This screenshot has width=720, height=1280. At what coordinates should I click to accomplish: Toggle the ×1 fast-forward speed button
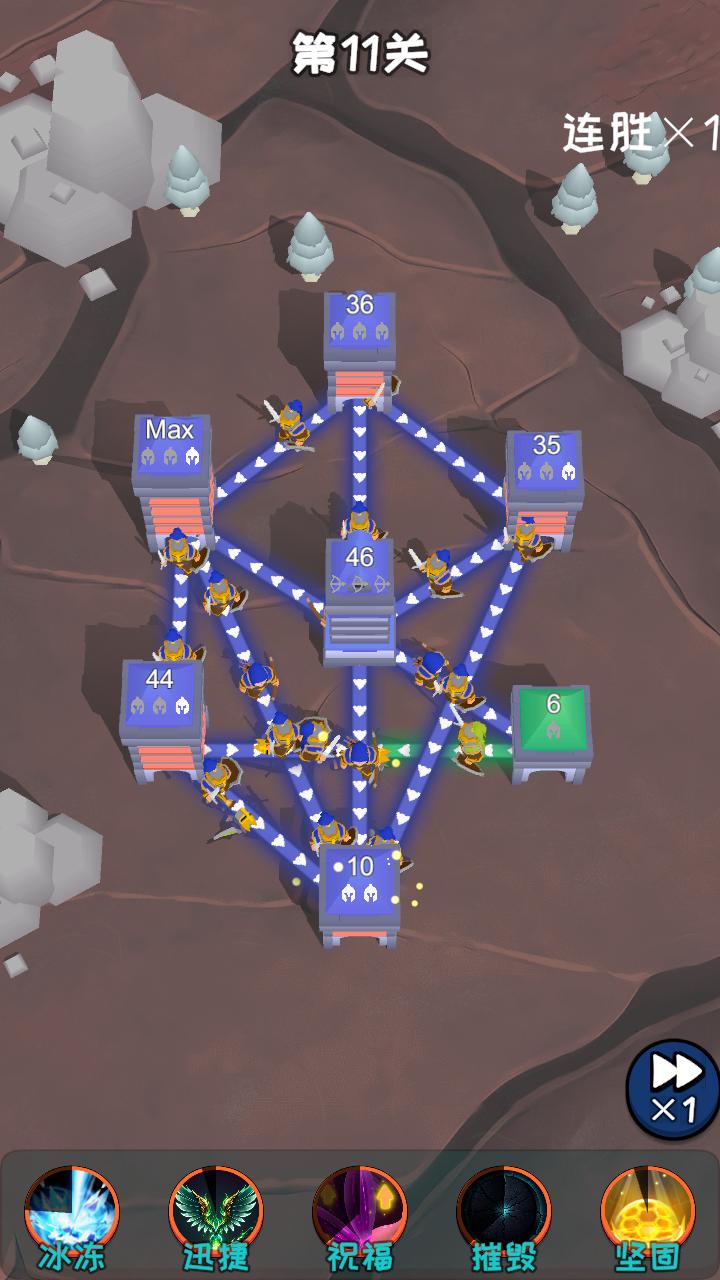coord(674,1089)
